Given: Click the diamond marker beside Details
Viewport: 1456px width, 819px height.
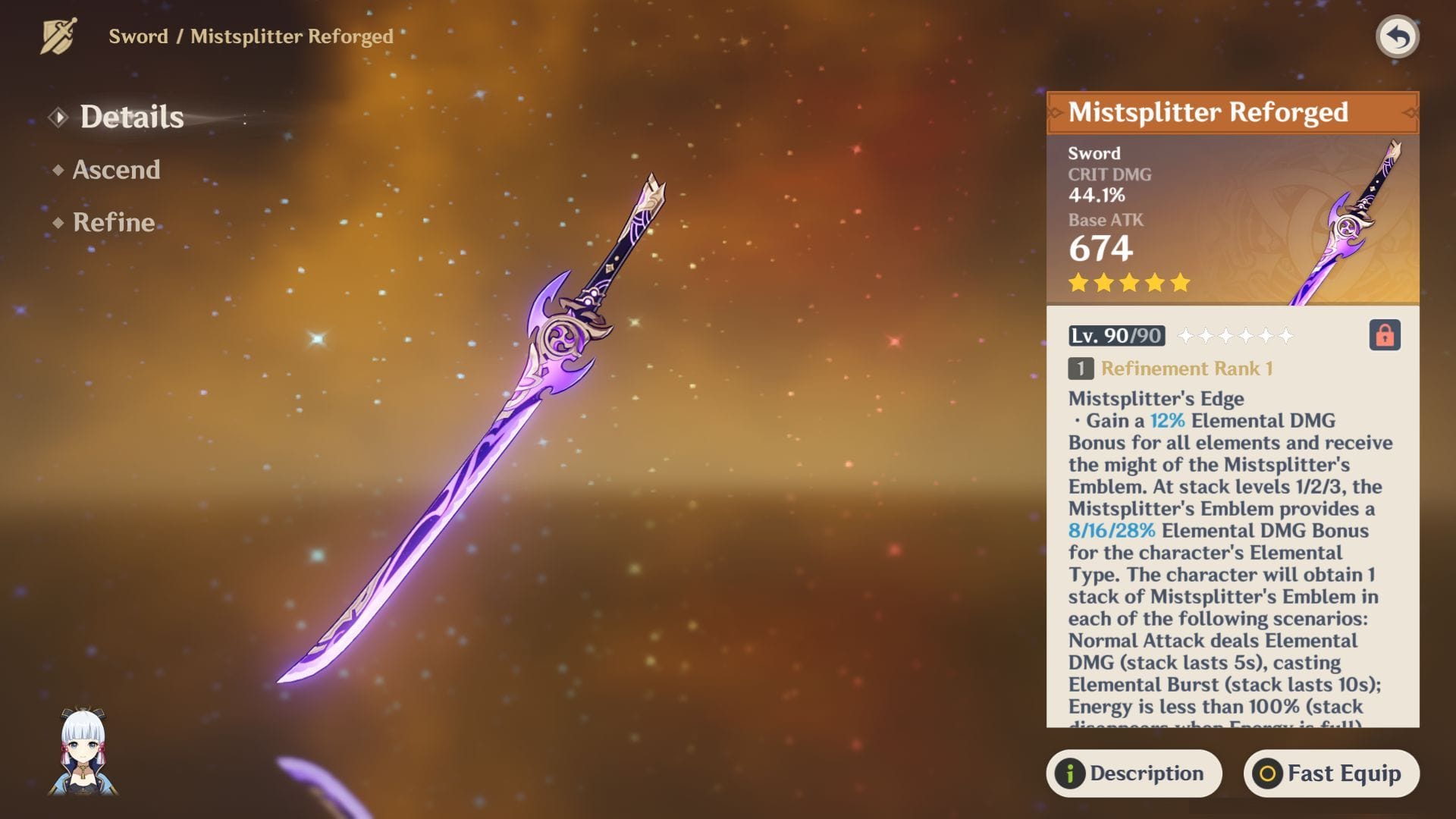Looking at the screenshot, I should (x=57, y=117).
